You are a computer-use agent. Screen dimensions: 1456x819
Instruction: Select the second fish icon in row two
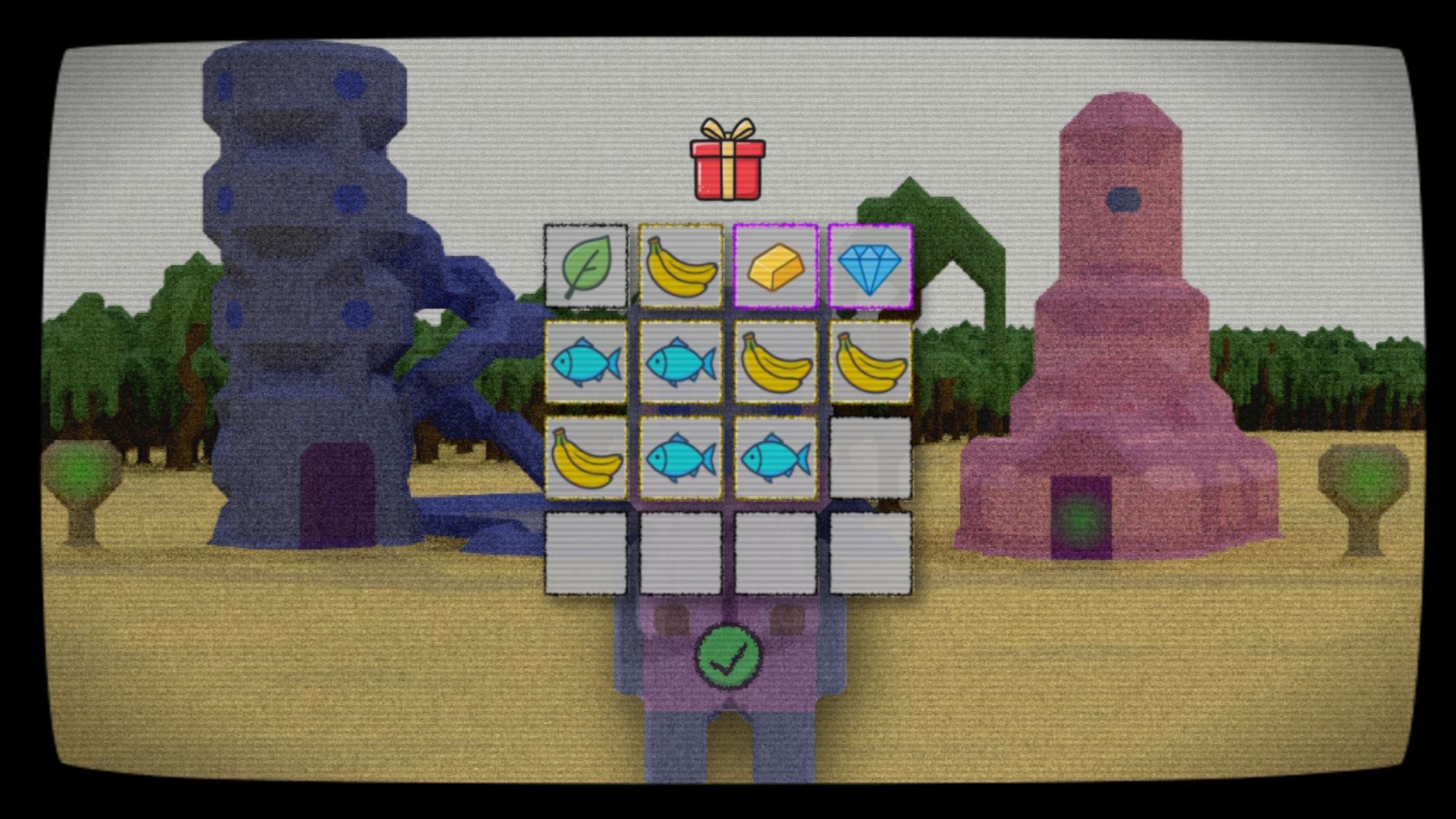point(681,362)
